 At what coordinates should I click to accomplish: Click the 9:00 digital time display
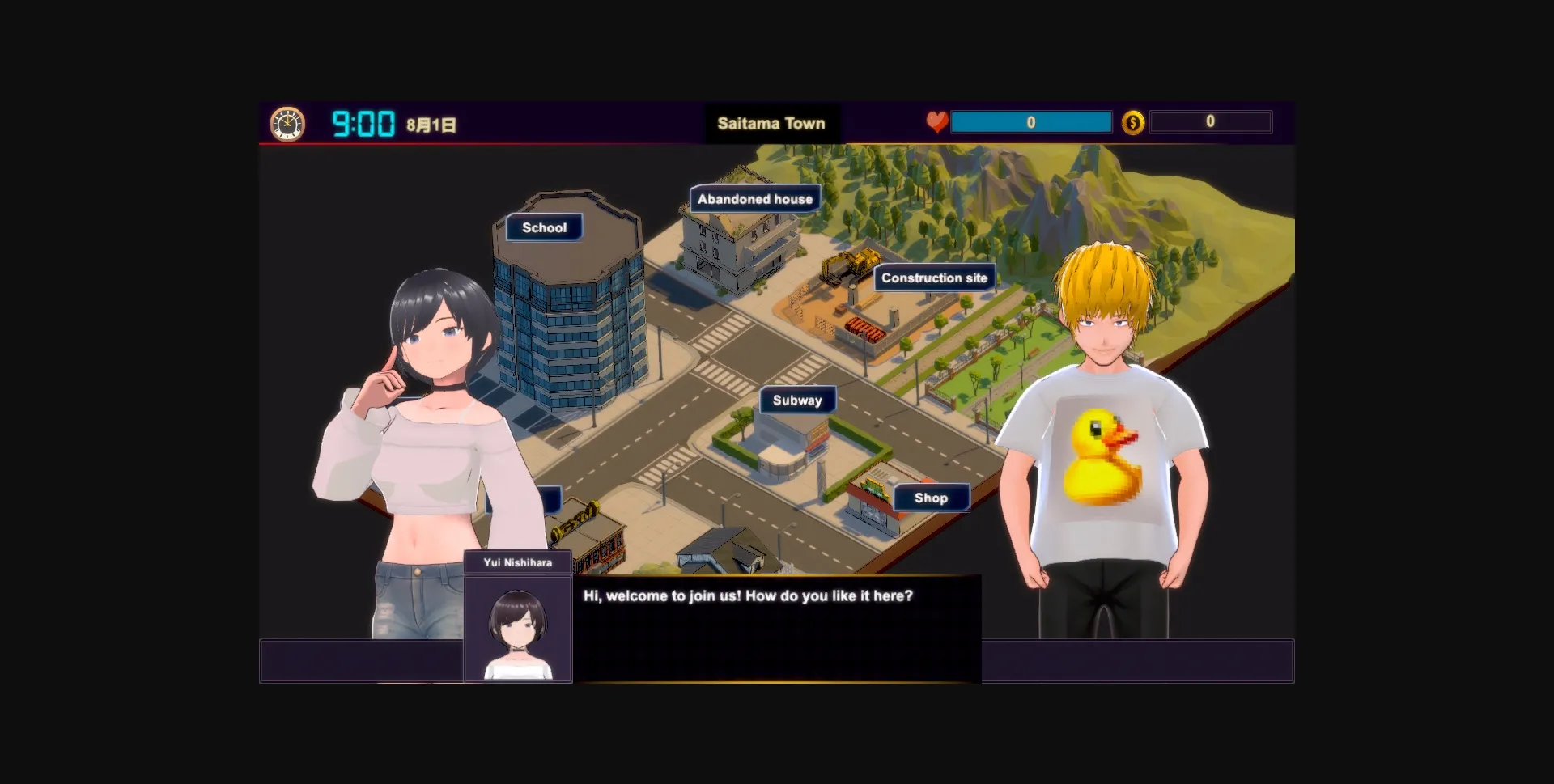pos(362,123)
